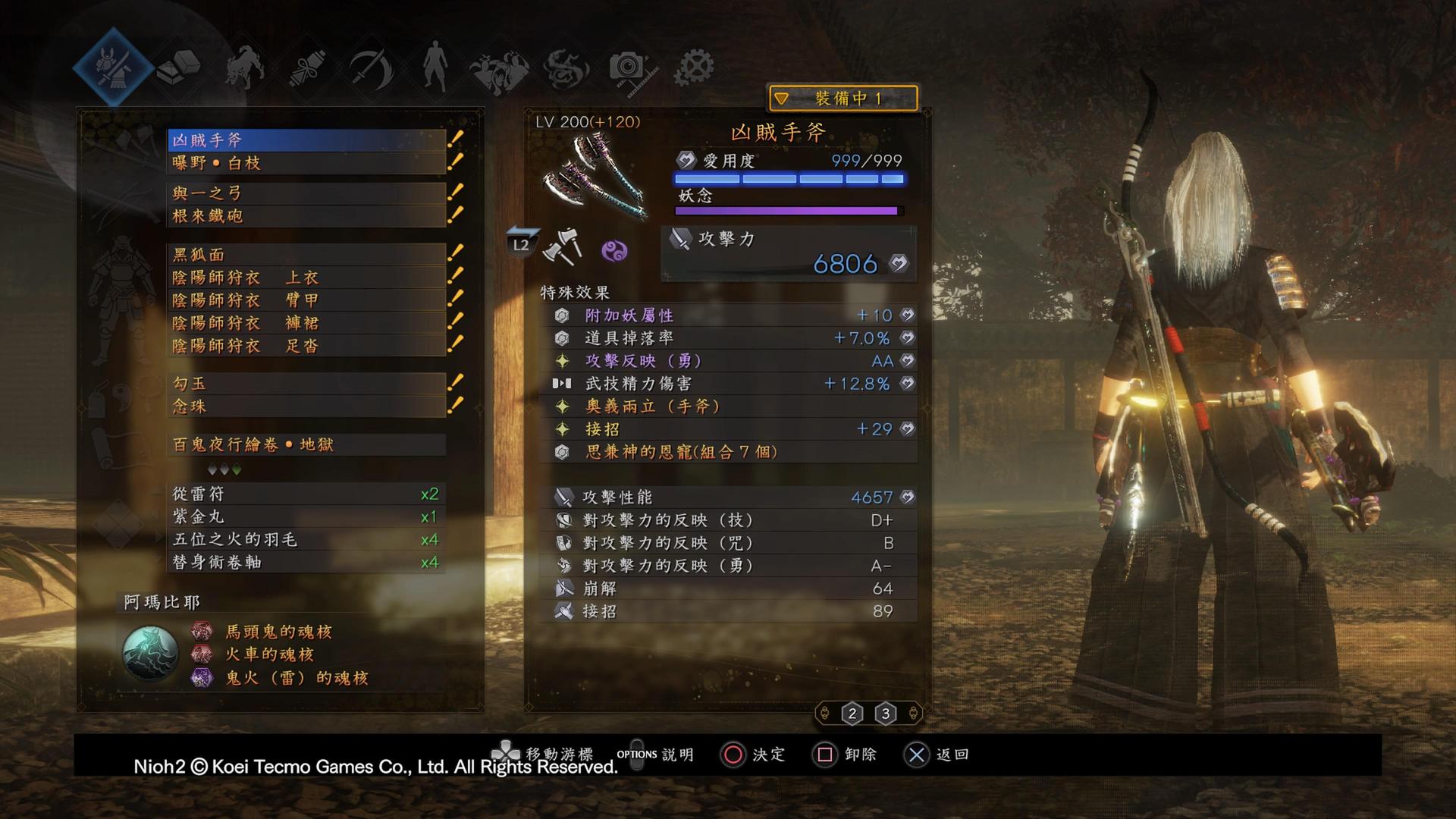The width and height of the screenshot is (1456, 819).
Task: Choose 陰陽師狩衣 上衣 body armor
Action: 306,278
